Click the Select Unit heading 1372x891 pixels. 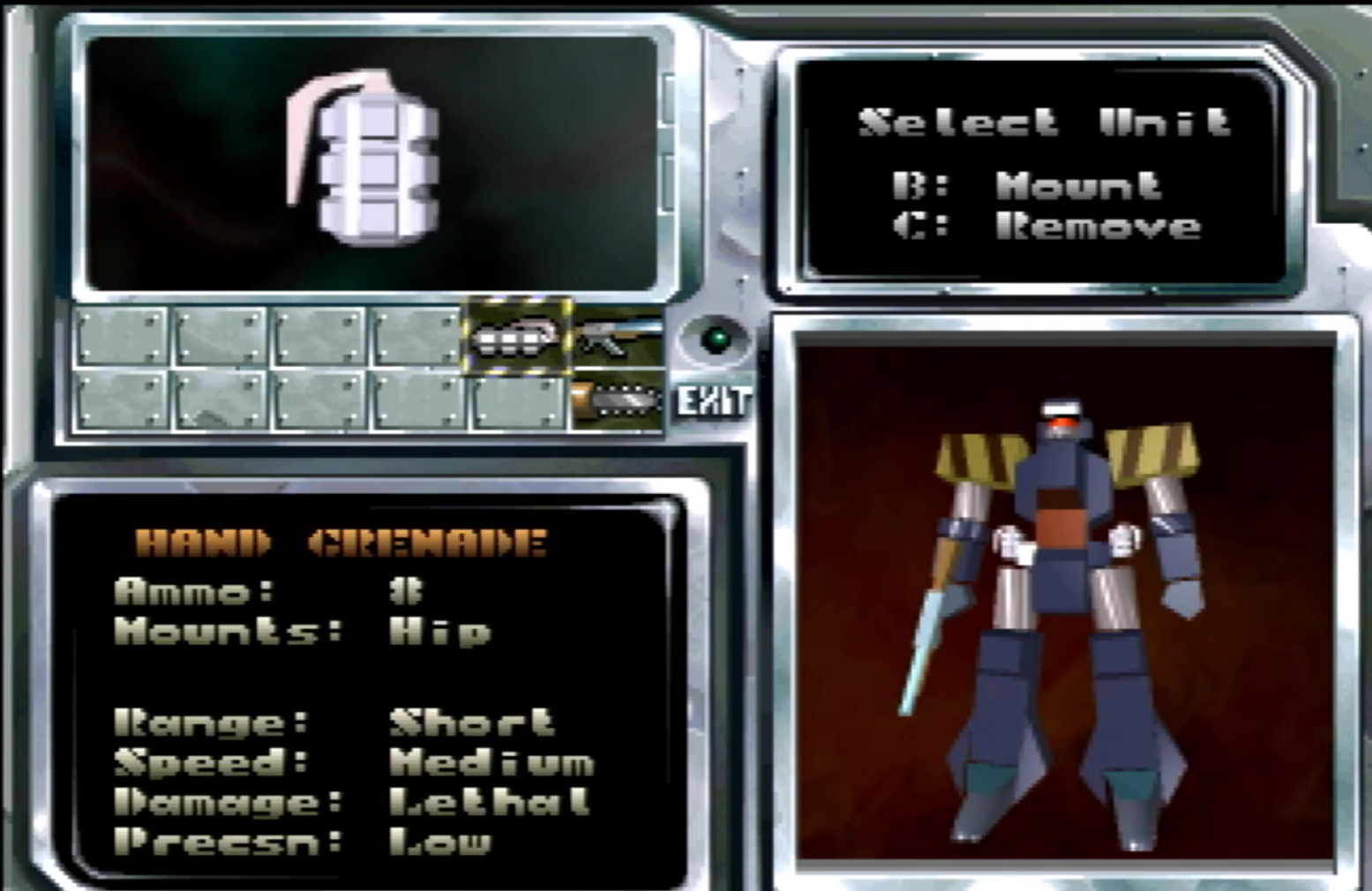click(1046, 124)
